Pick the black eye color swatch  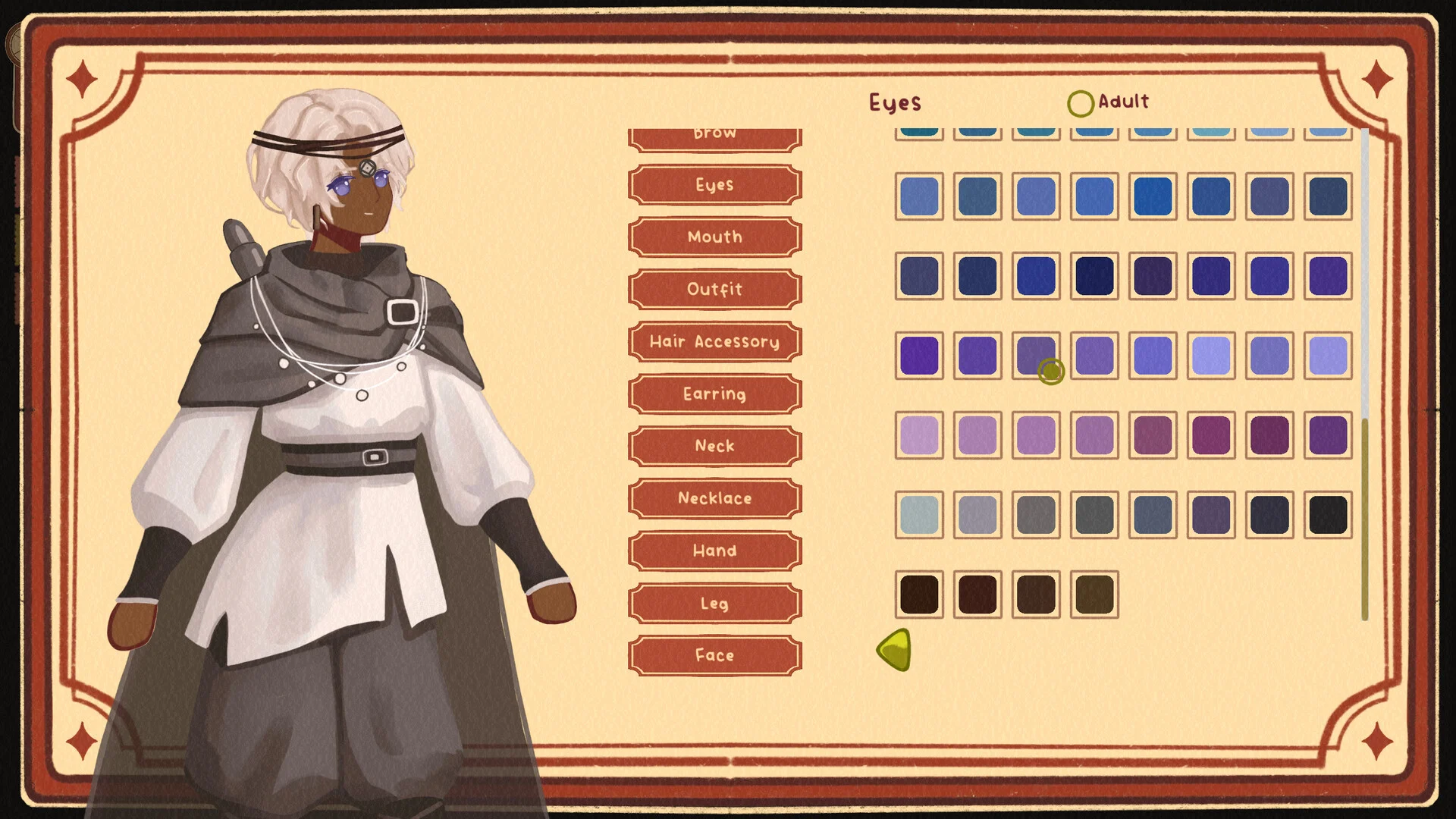[1328, 515]
